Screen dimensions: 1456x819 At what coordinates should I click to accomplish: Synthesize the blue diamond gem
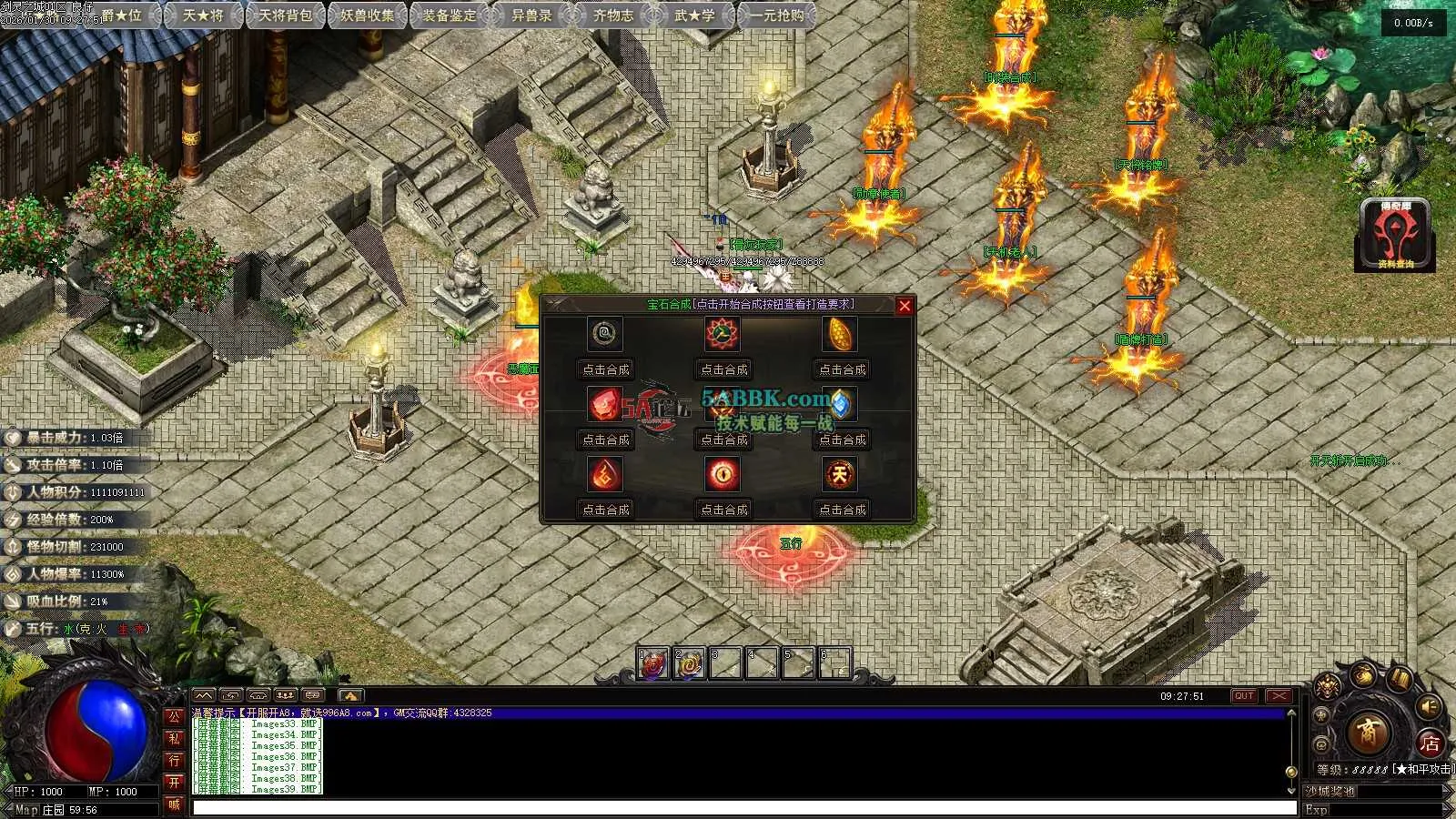pyautogui.click(x=842, y=440)
